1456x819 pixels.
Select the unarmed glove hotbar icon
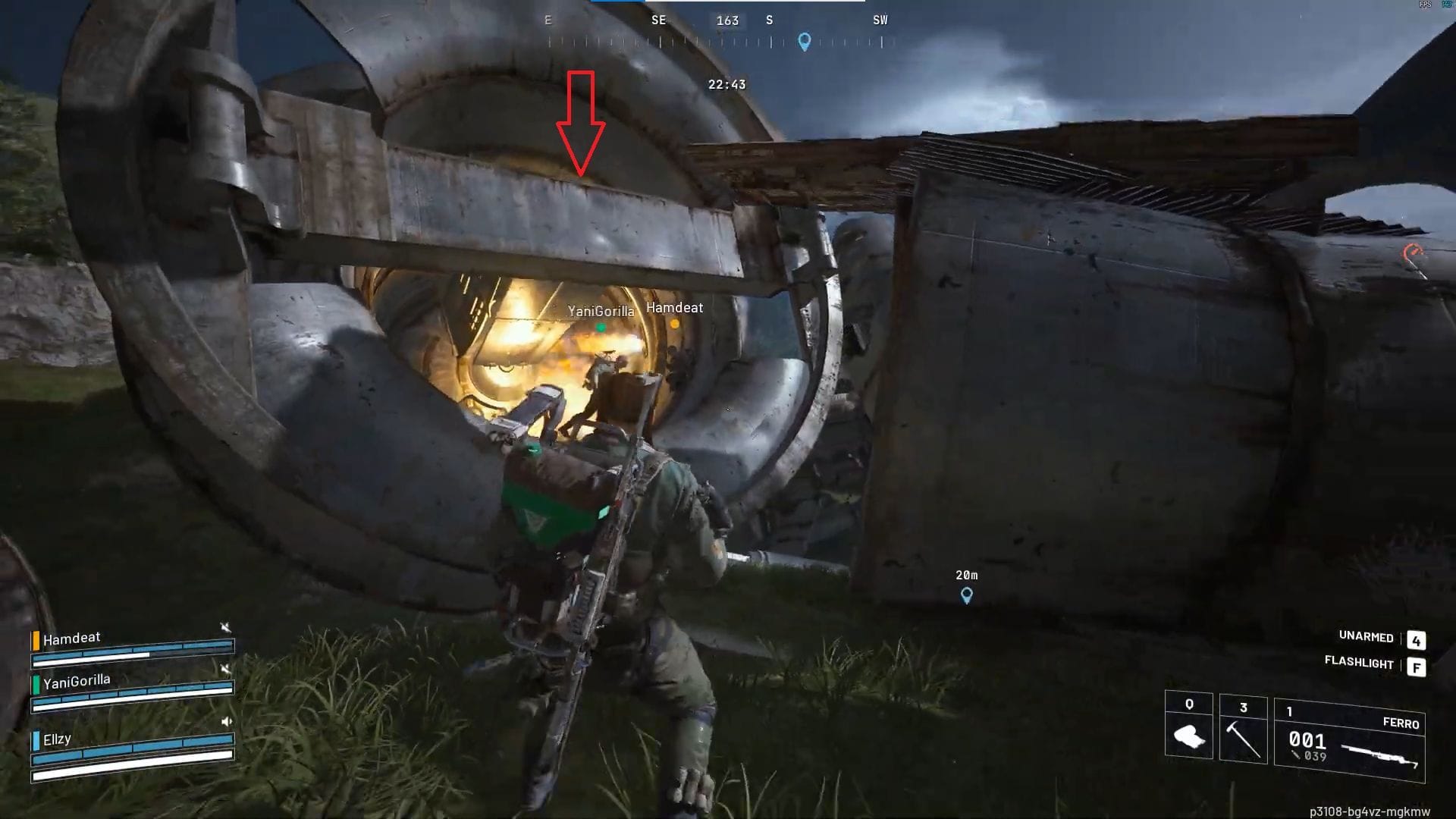(1188, 735)
